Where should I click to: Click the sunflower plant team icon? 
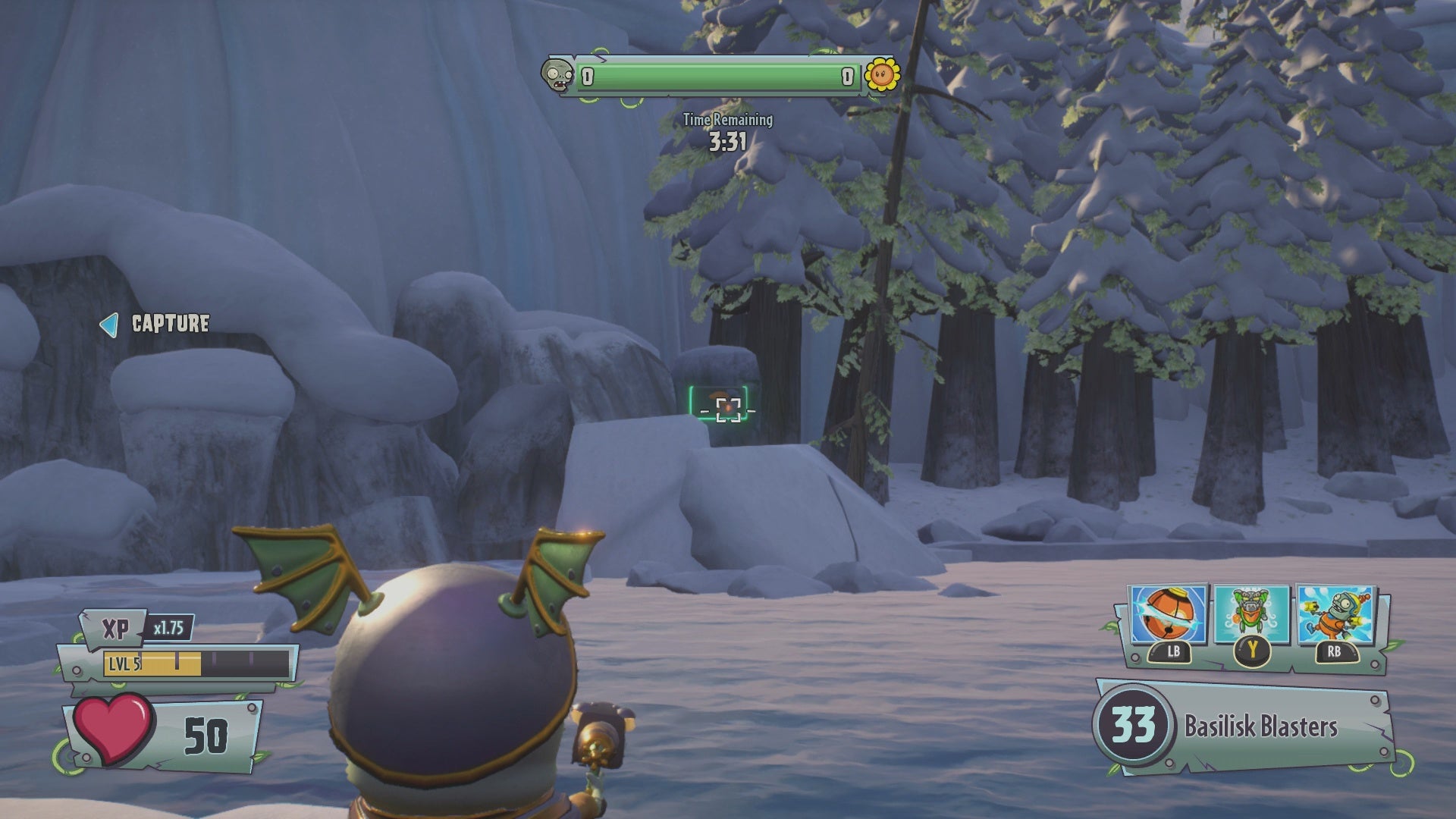tap(882, 74)
